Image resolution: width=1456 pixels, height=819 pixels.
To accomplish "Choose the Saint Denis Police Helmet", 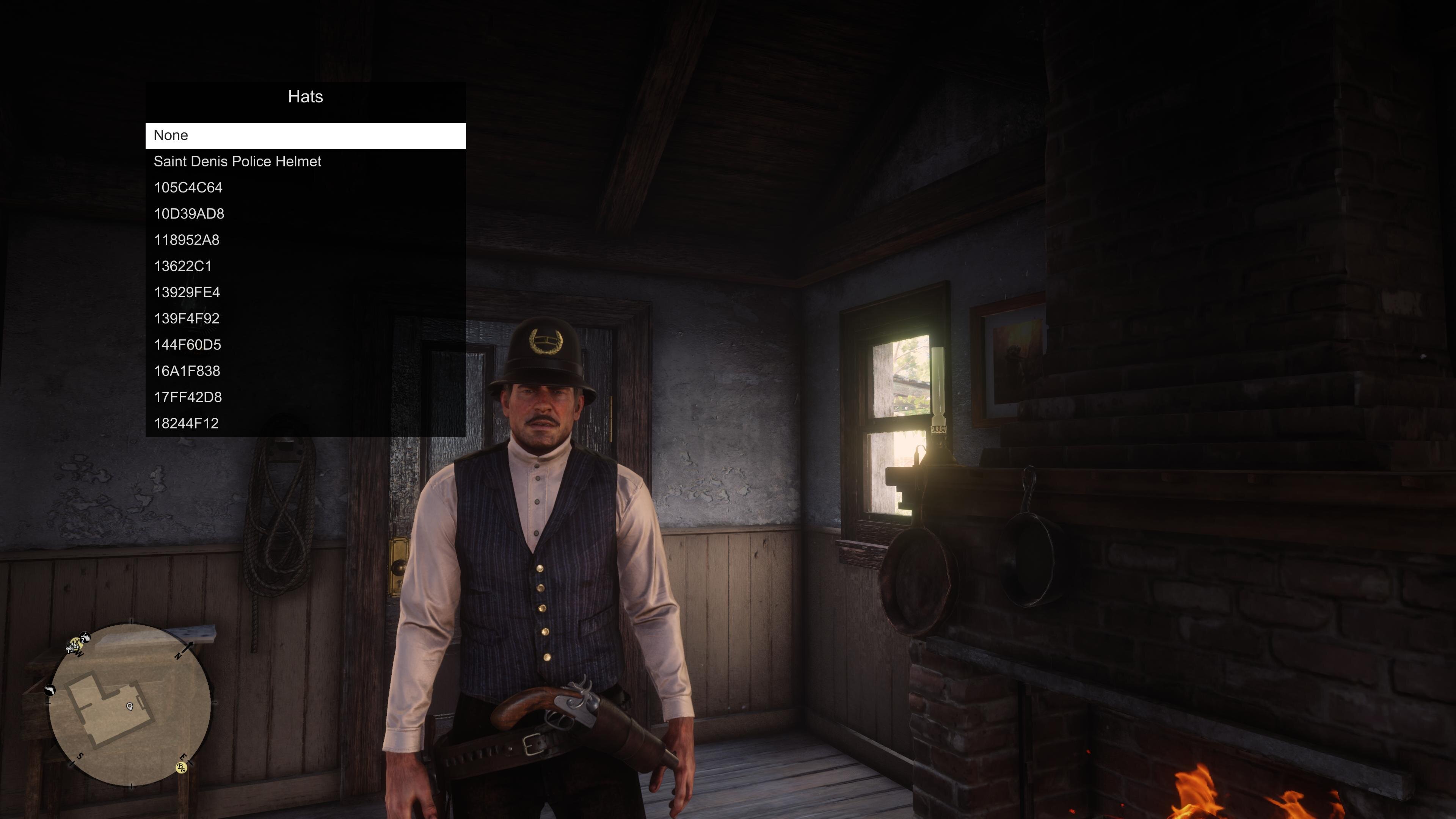I will 305,162.
